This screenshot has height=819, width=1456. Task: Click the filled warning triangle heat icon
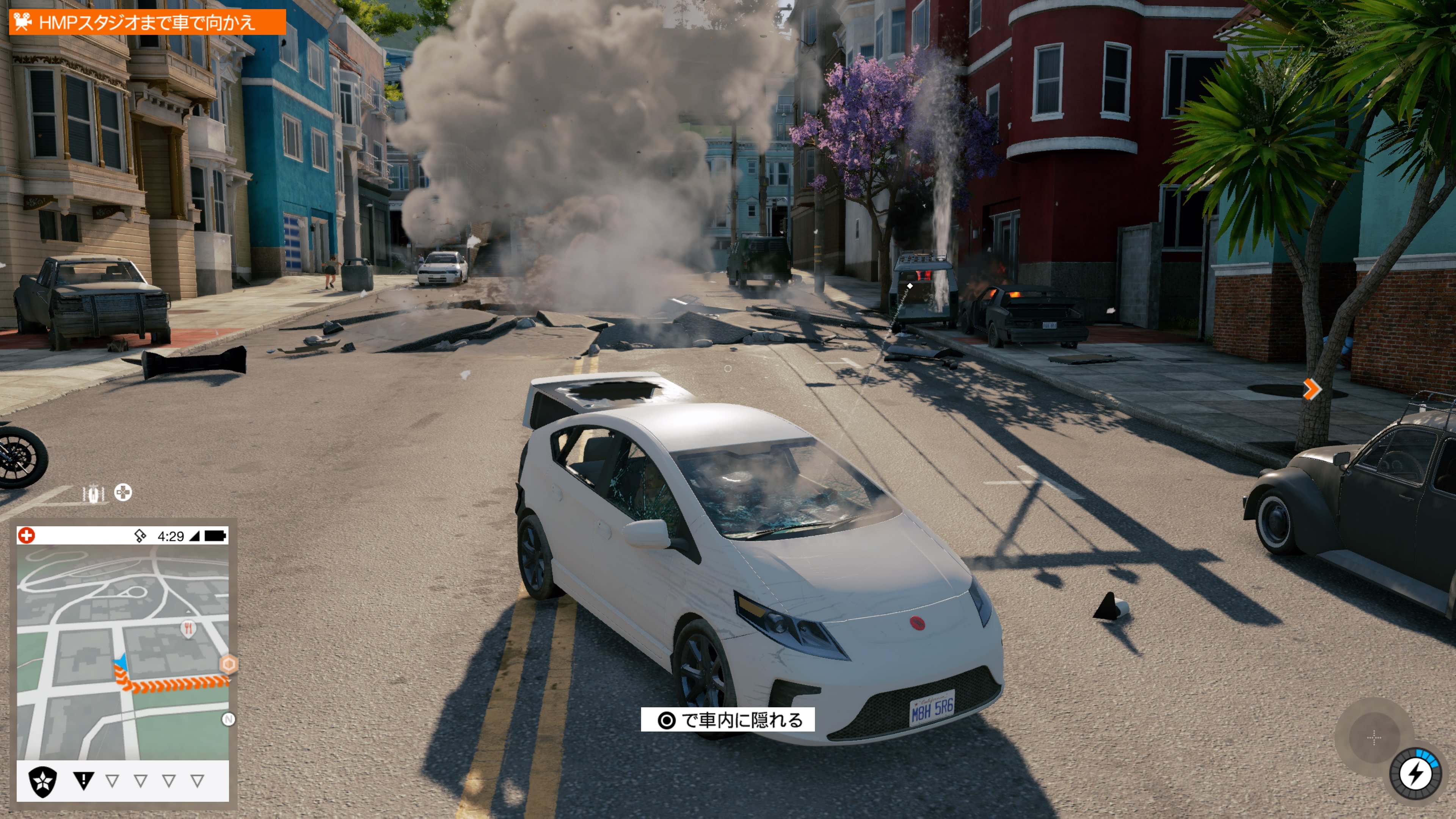click(x=84, y=781)
